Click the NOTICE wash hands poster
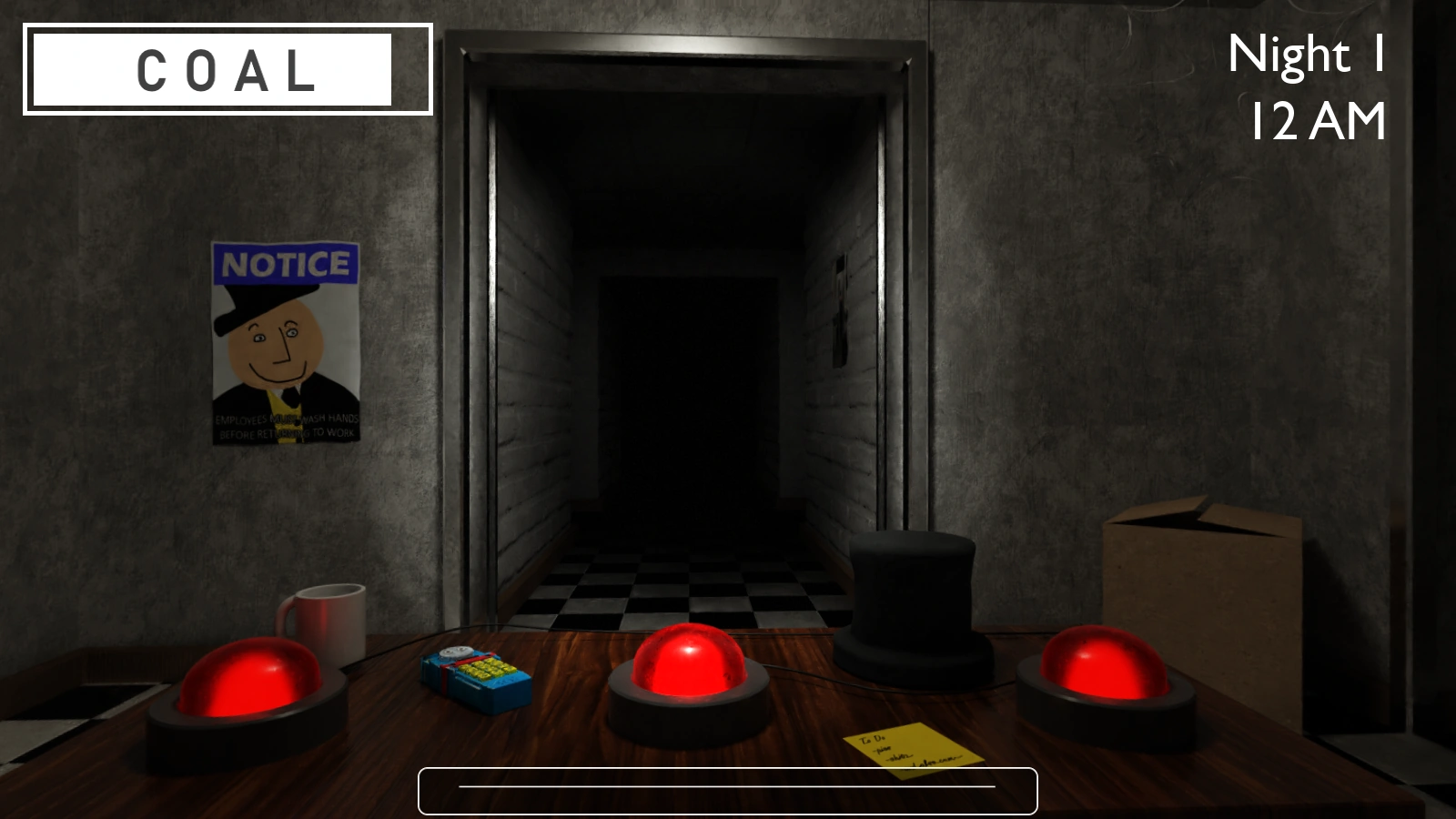 286,346
